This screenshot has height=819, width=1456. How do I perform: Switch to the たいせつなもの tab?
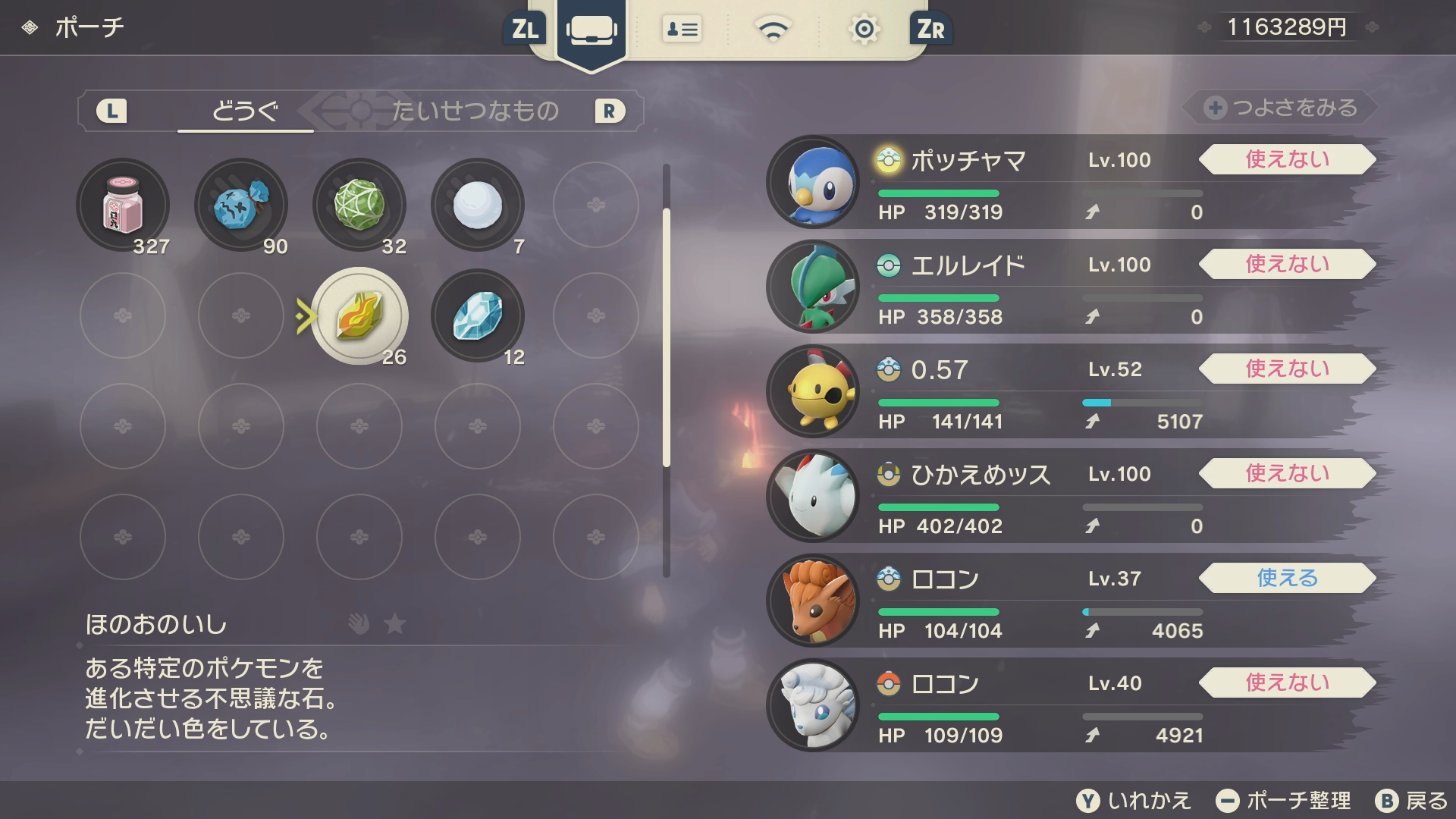coord(475,111)
